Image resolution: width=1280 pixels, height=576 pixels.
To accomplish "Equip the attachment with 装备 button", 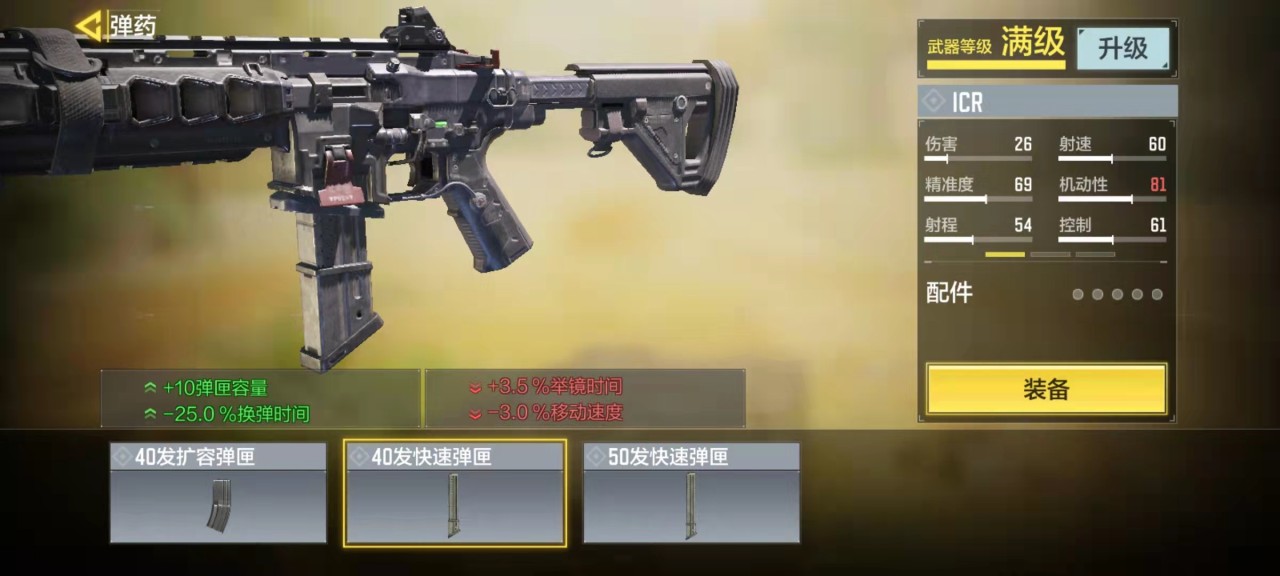I will 1046,389.
